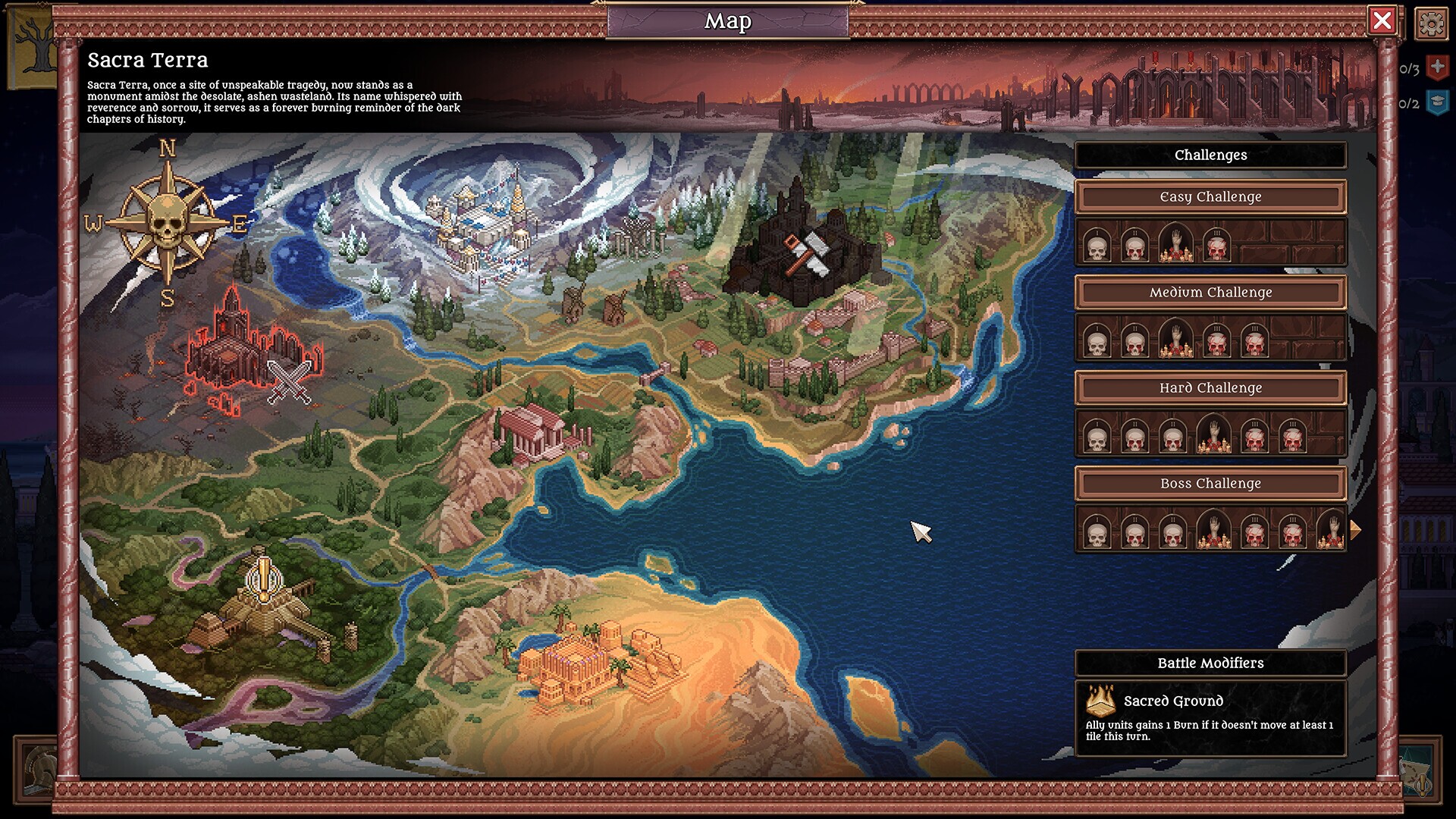Image resolution: width=1456 pixels, height=819 pixels.
Task: Collapse the Challenges panel header
Action: tap(1210, 155)
